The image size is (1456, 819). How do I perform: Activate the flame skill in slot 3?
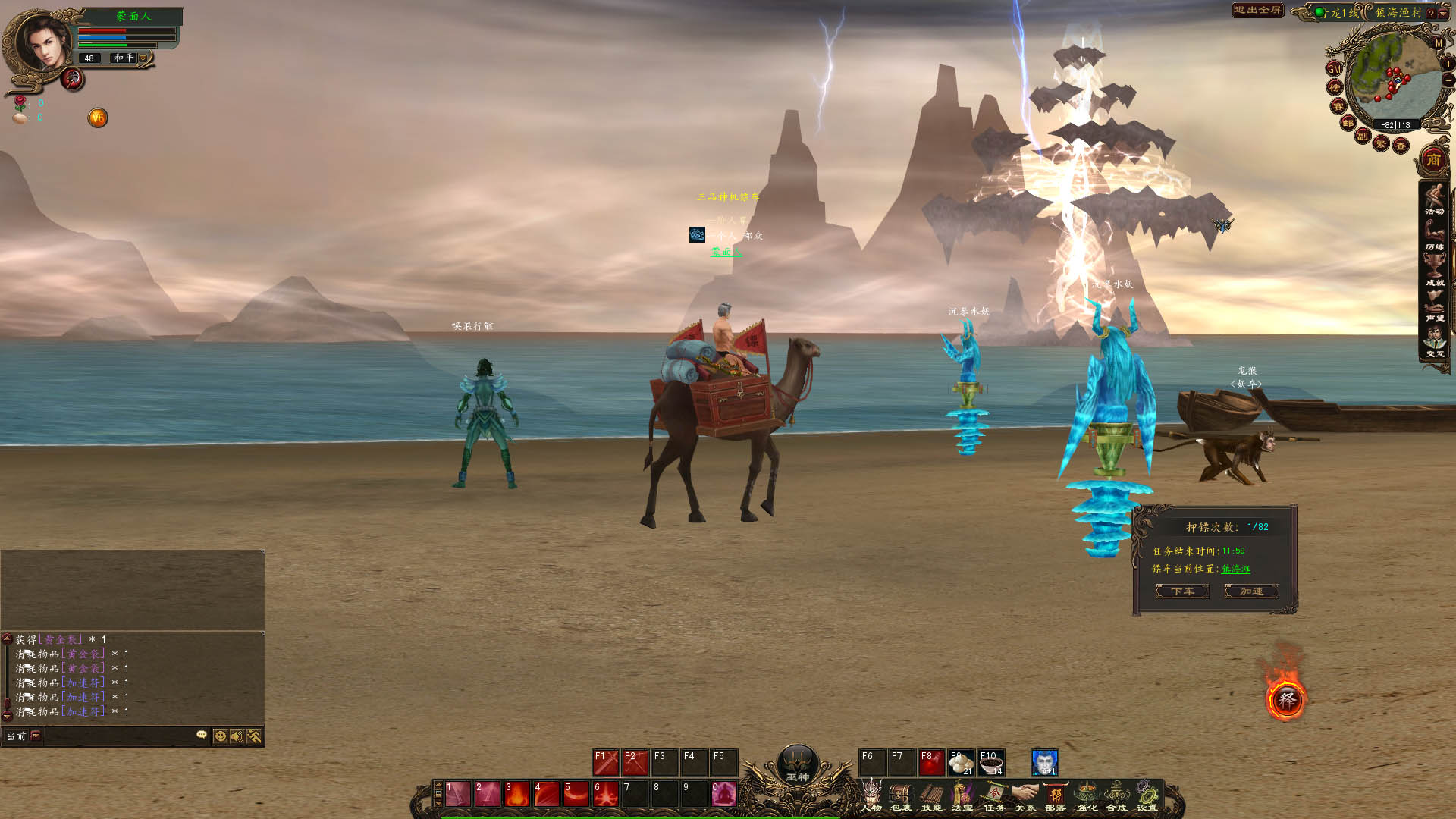click(517, 794)
